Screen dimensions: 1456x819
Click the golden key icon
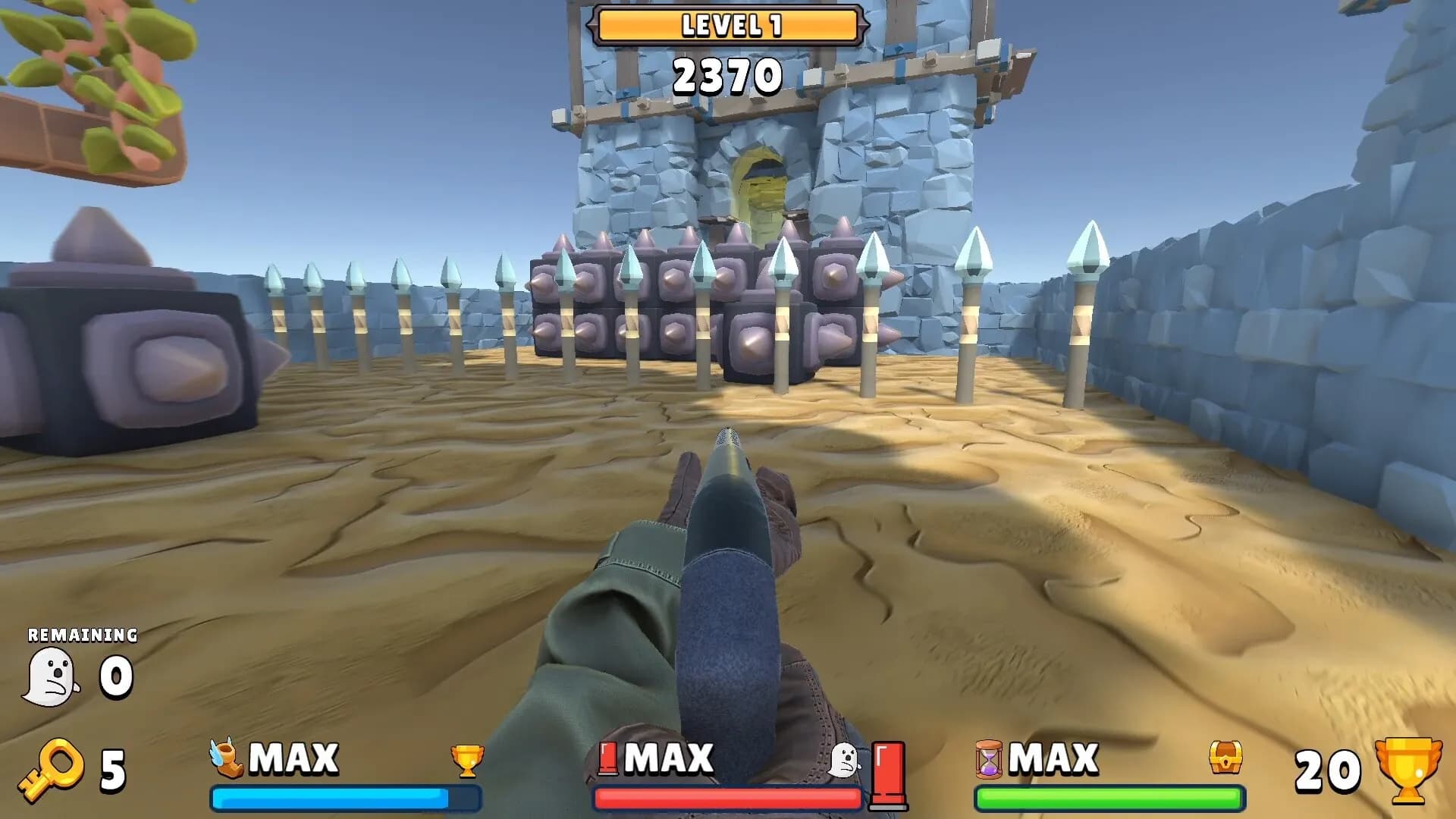tap(51, 770)
